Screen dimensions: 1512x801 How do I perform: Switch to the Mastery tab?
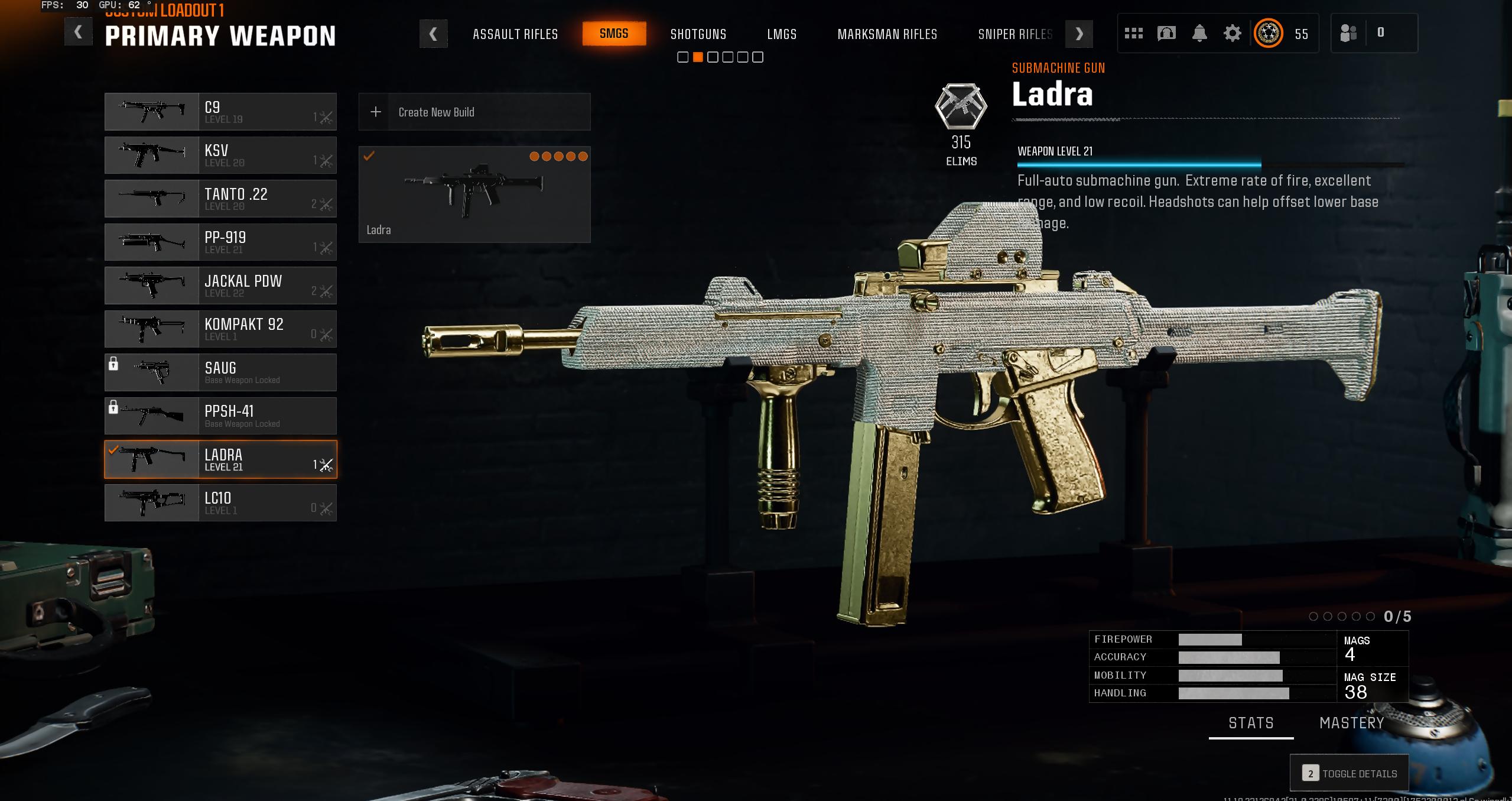1351,723
